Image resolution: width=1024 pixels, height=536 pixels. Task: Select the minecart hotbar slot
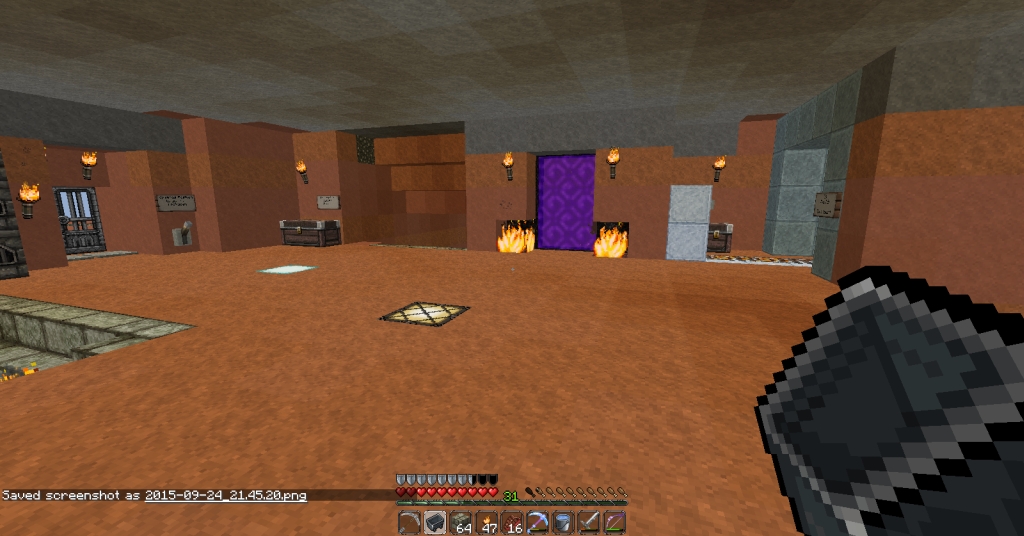[435, 523]
